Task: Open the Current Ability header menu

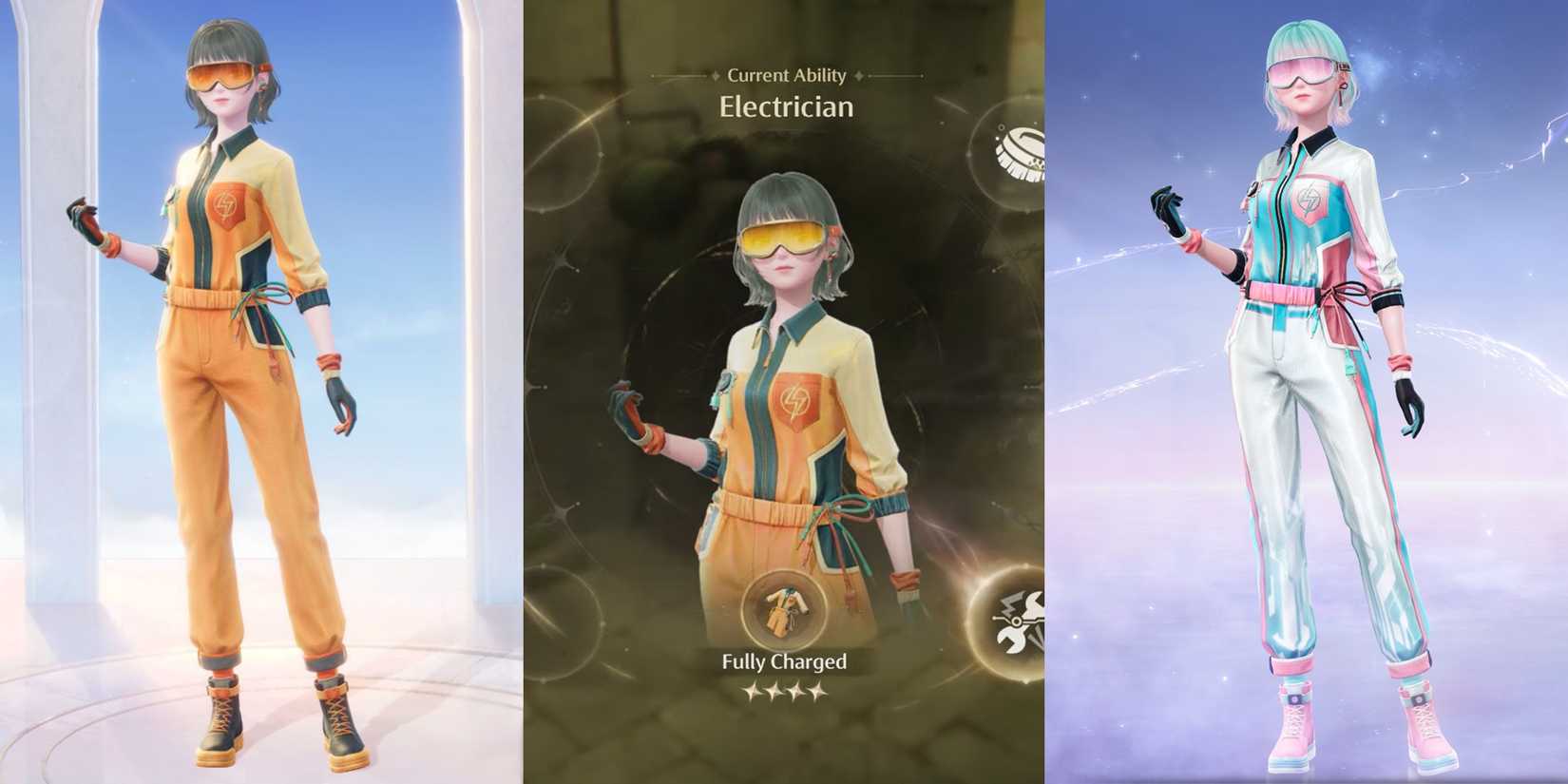Action: 788,76
